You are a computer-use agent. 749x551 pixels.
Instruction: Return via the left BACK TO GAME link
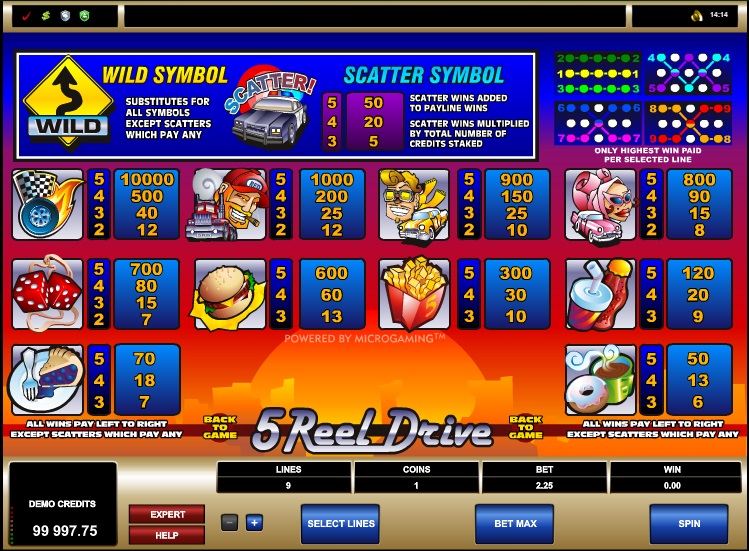click(221, 427)
